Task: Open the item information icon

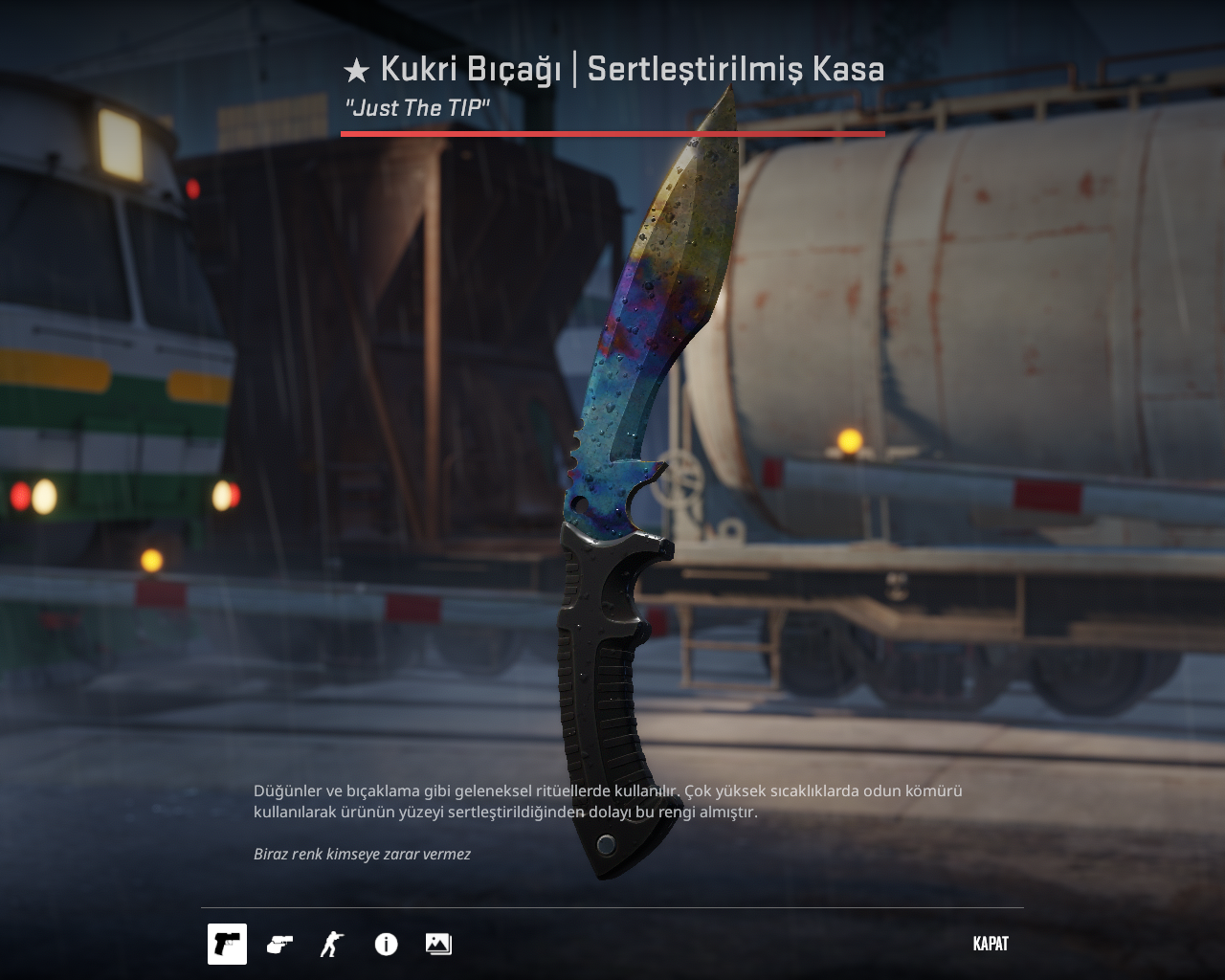Action: (386, 945)
